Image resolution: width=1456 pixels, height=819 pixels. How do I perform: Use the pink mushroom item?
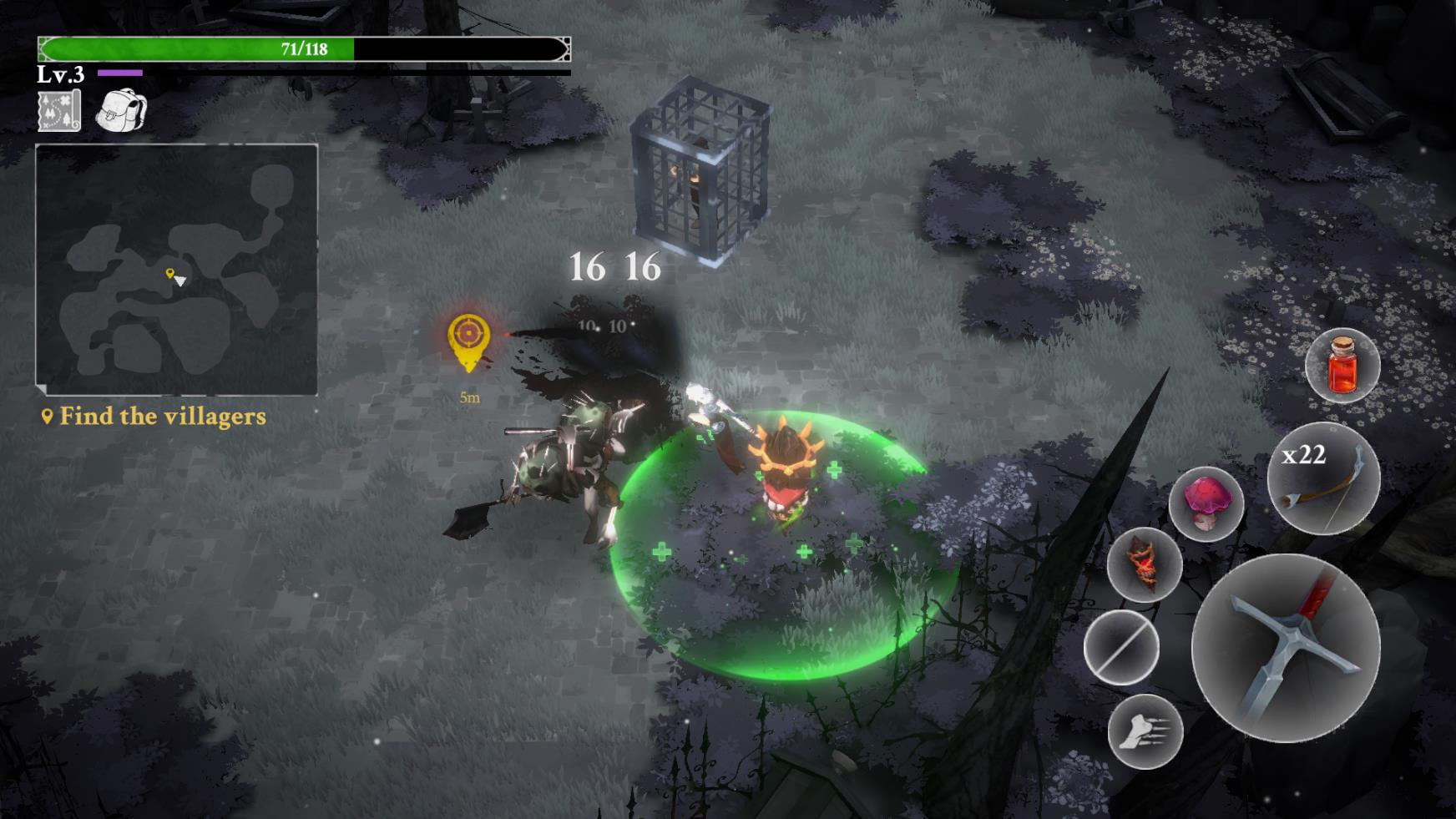point(1206,503)
